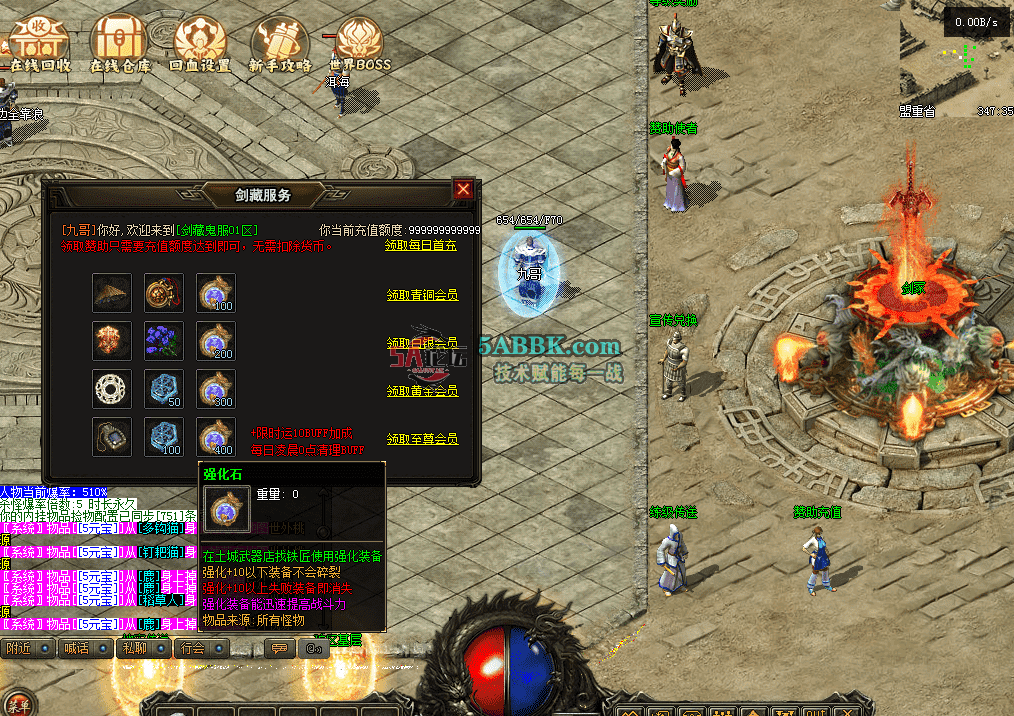The width and height of the screenshot is (1014, 716).
Task: Select the white jade ring reward slot
Action: pyautogui.click(x=112, y=389)
